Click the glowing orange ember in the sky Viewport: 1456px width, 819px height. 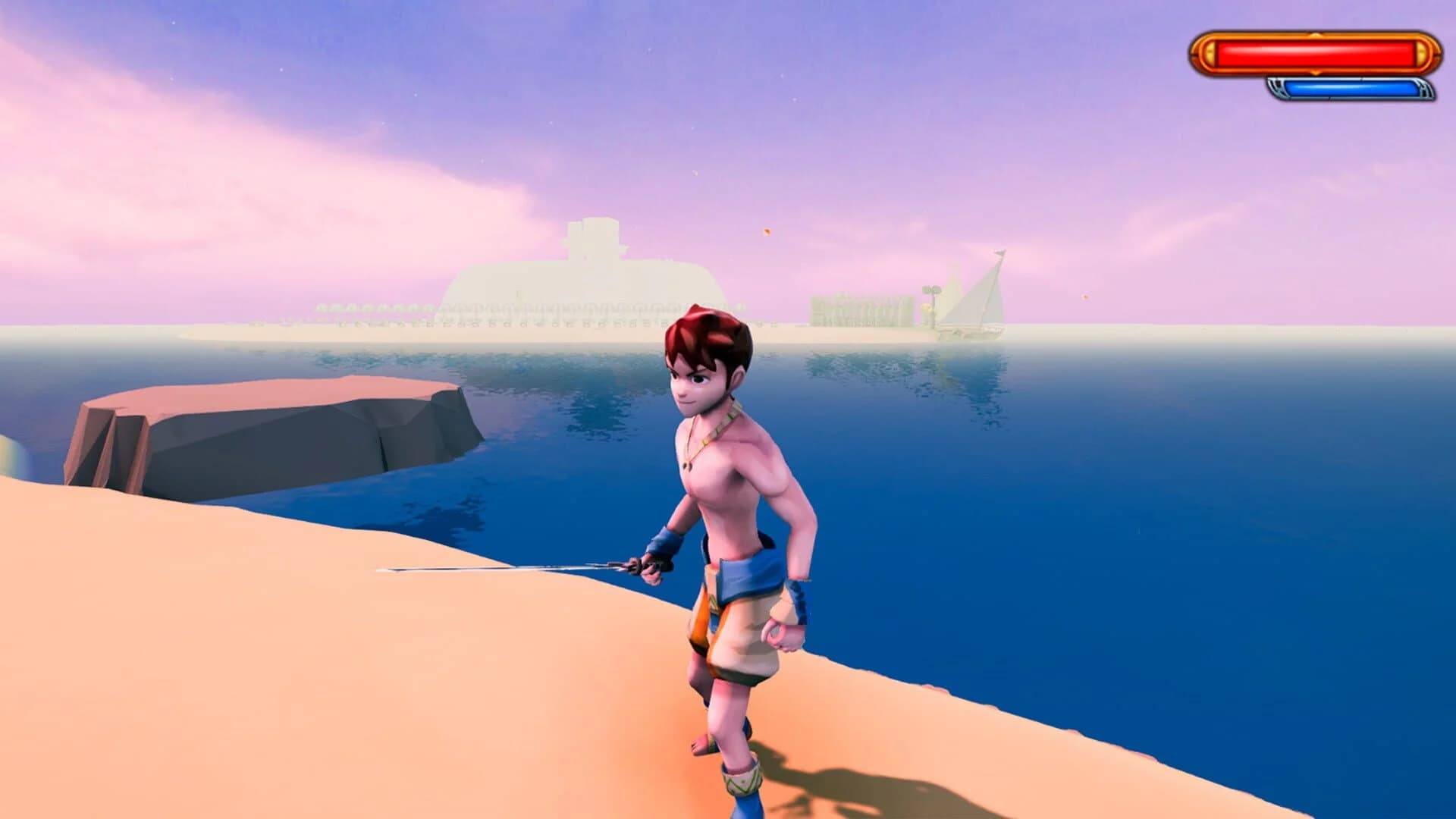coord(767,232)
